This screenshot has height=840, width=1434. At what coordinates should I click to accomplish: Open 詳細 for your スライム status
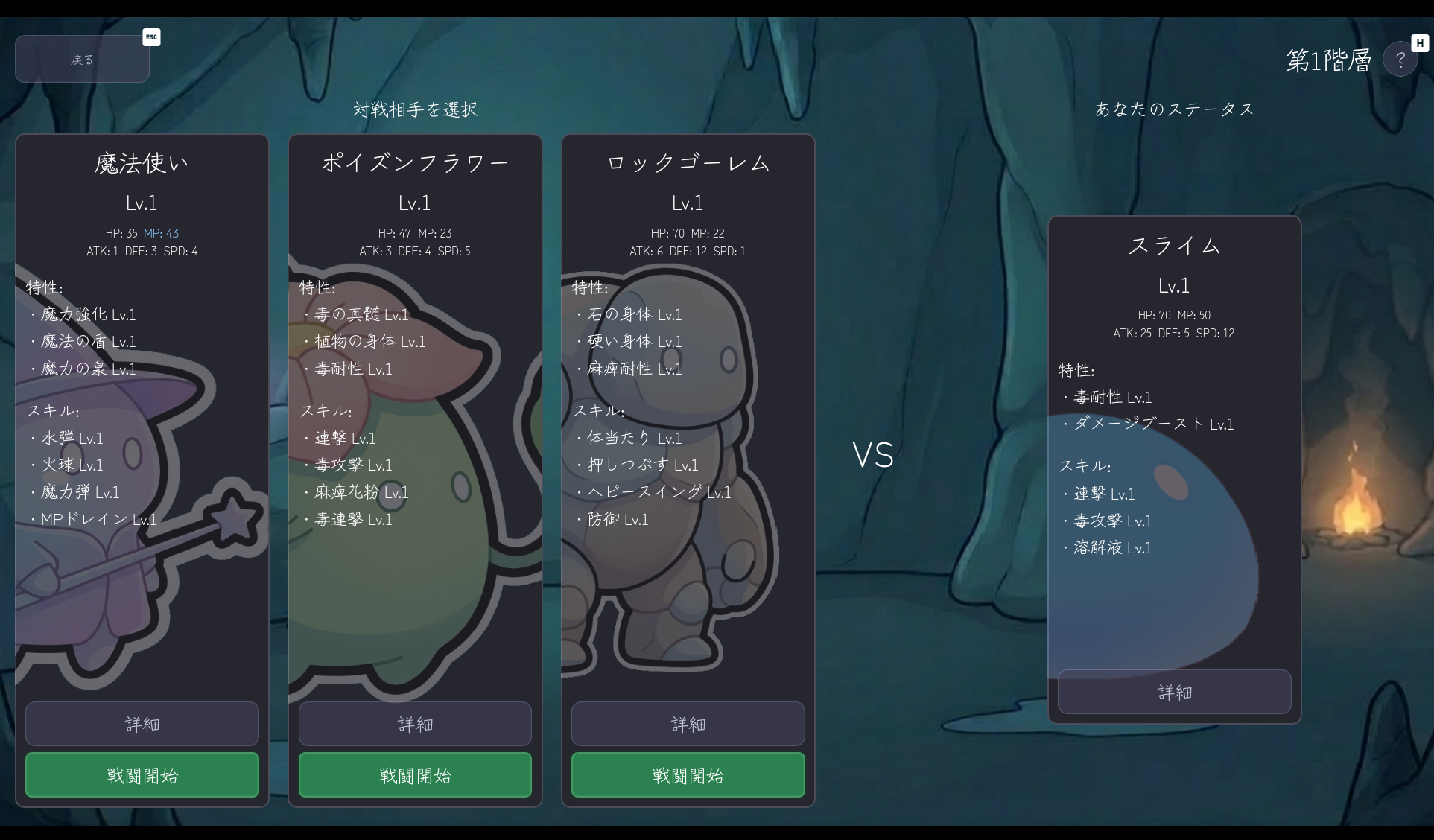point(1174,693)
